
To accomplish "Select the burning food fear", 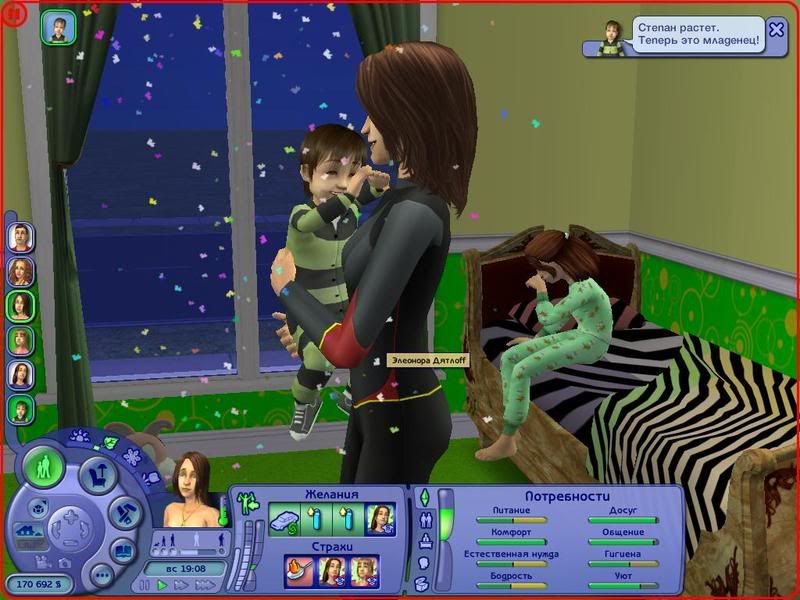I will pos(300,572).
